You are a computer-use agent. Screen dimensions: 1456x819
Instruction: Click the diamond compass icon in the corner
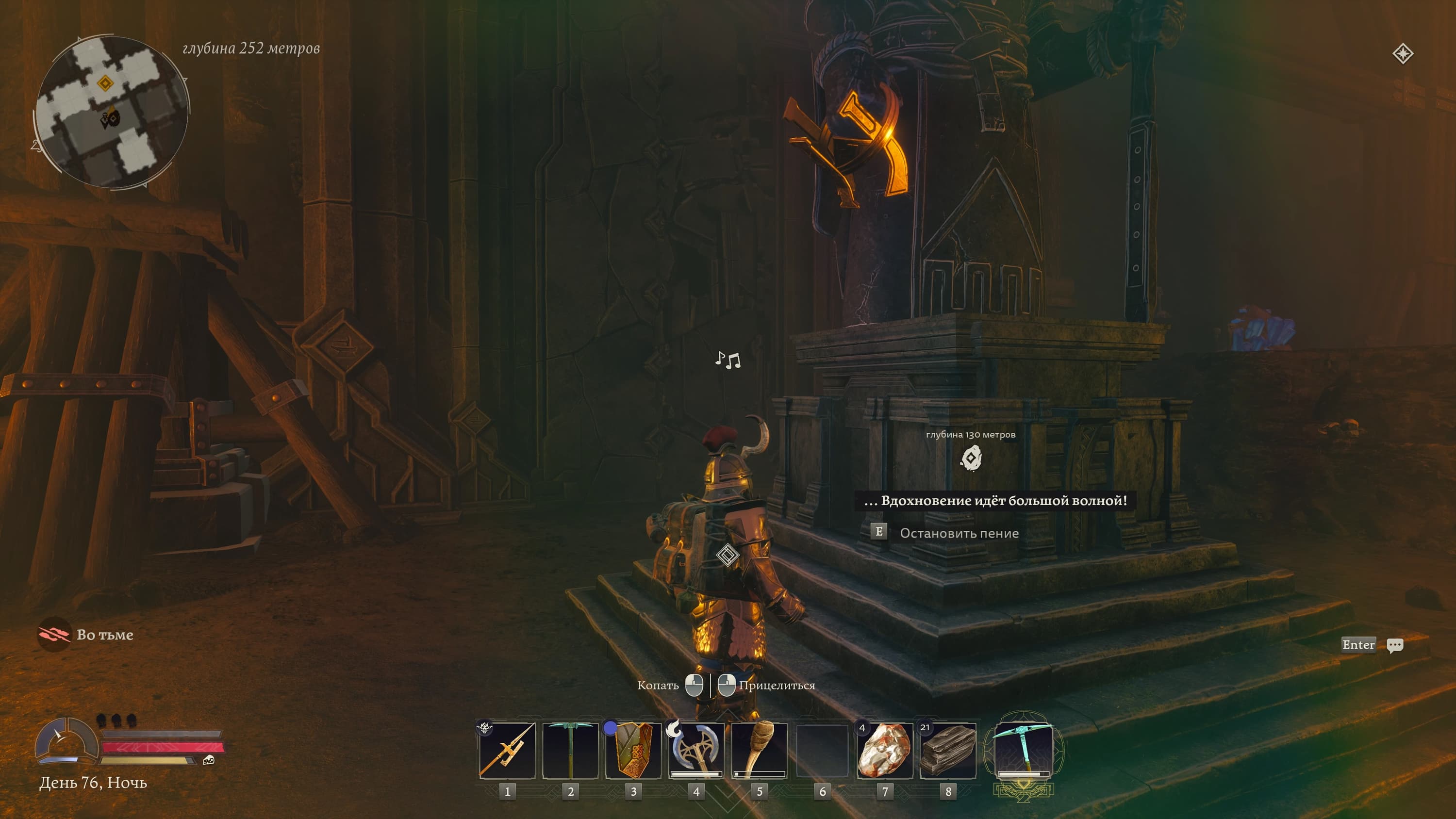coord(1402,54)
